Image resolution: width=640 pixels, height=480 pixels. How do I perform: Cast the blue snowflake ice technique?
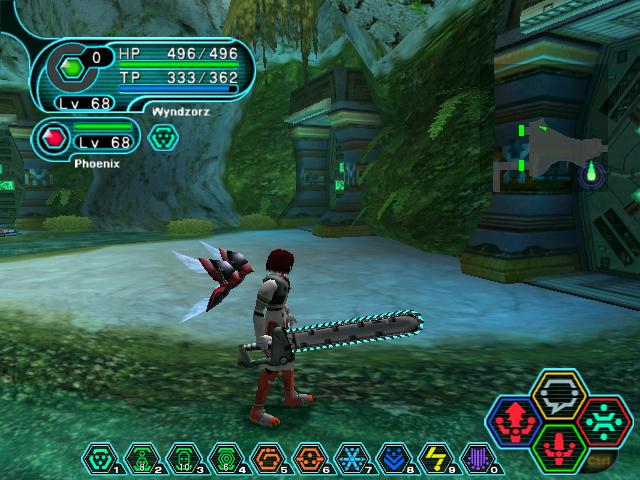tap(353, 457)
